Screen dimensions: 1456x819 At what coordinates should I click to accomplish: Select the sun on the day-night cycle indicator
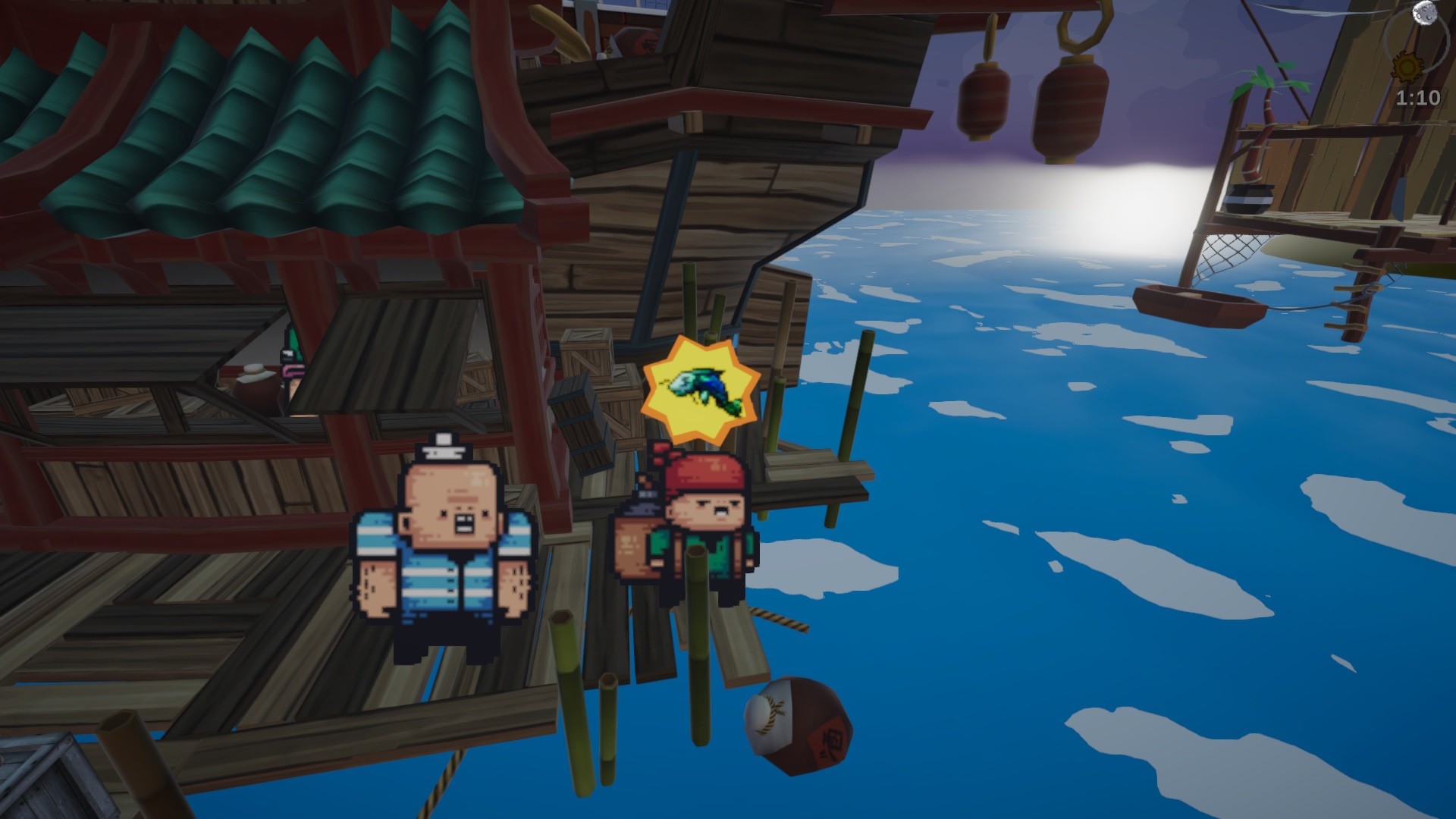point(1407,66)
